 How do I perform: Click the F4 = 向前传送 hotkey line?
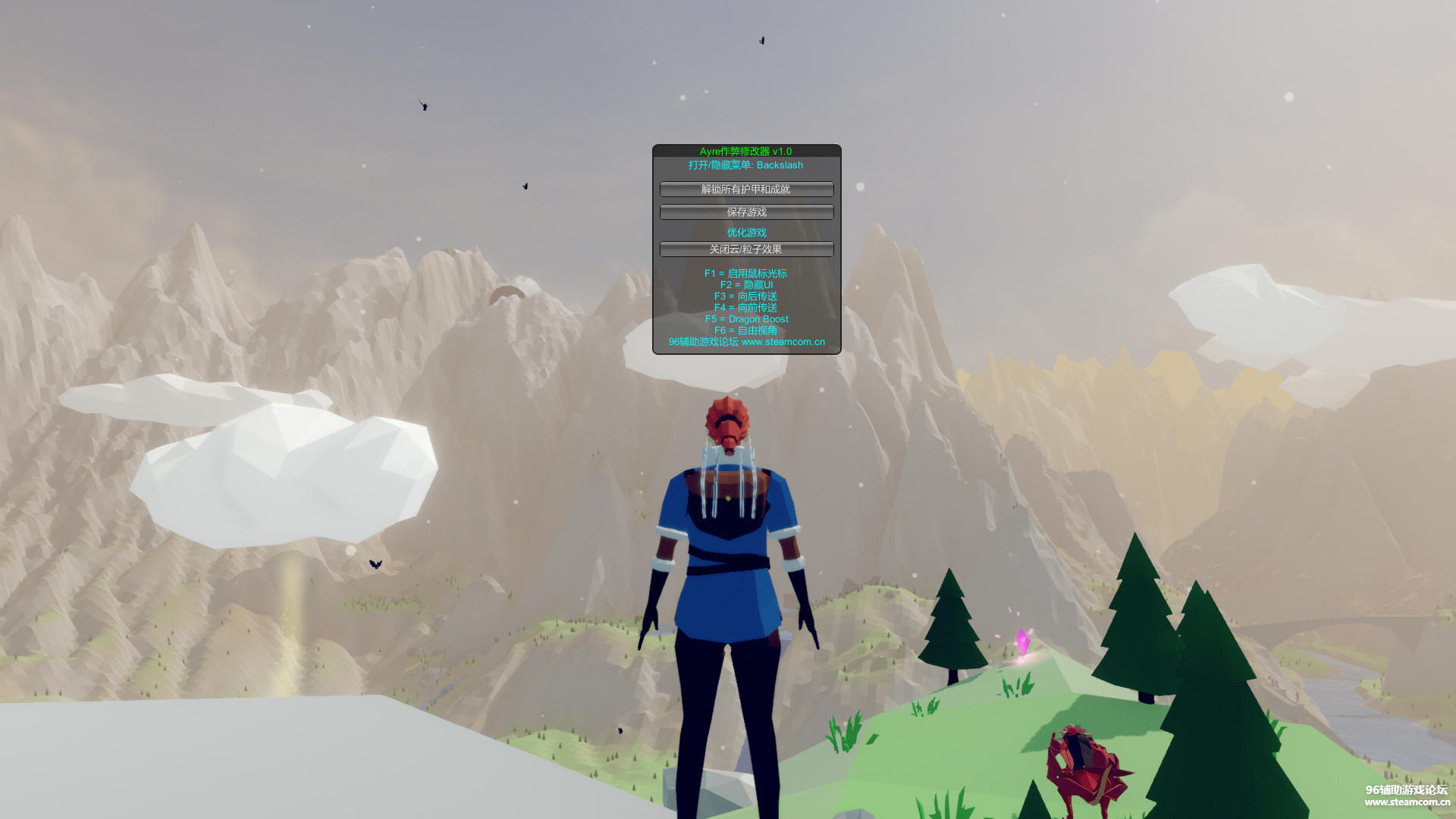[x=745, y=308]
